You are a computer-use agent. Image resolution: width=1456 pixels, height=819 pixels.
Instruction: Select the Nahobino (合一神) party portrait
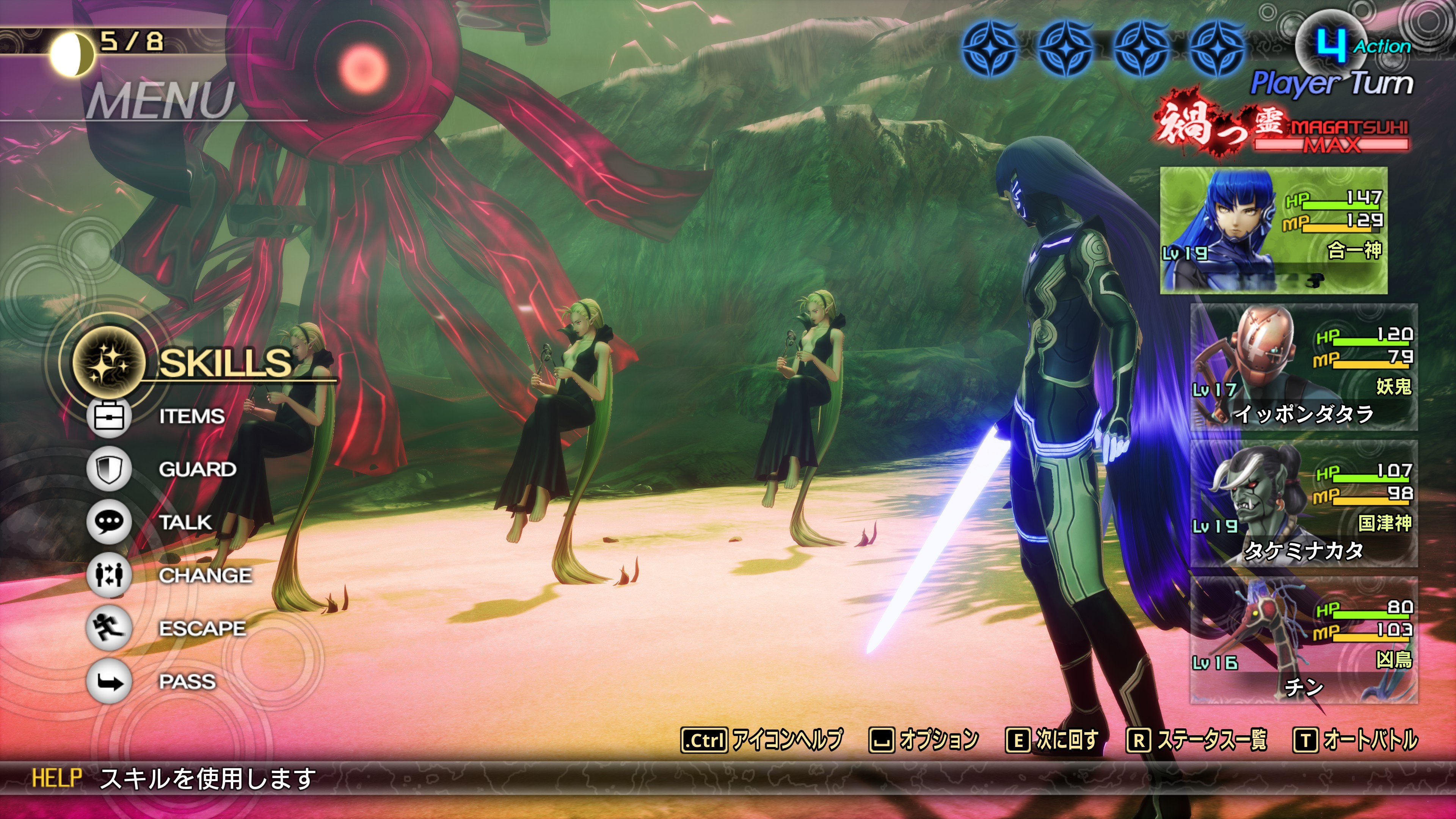tap(1273, 230)
